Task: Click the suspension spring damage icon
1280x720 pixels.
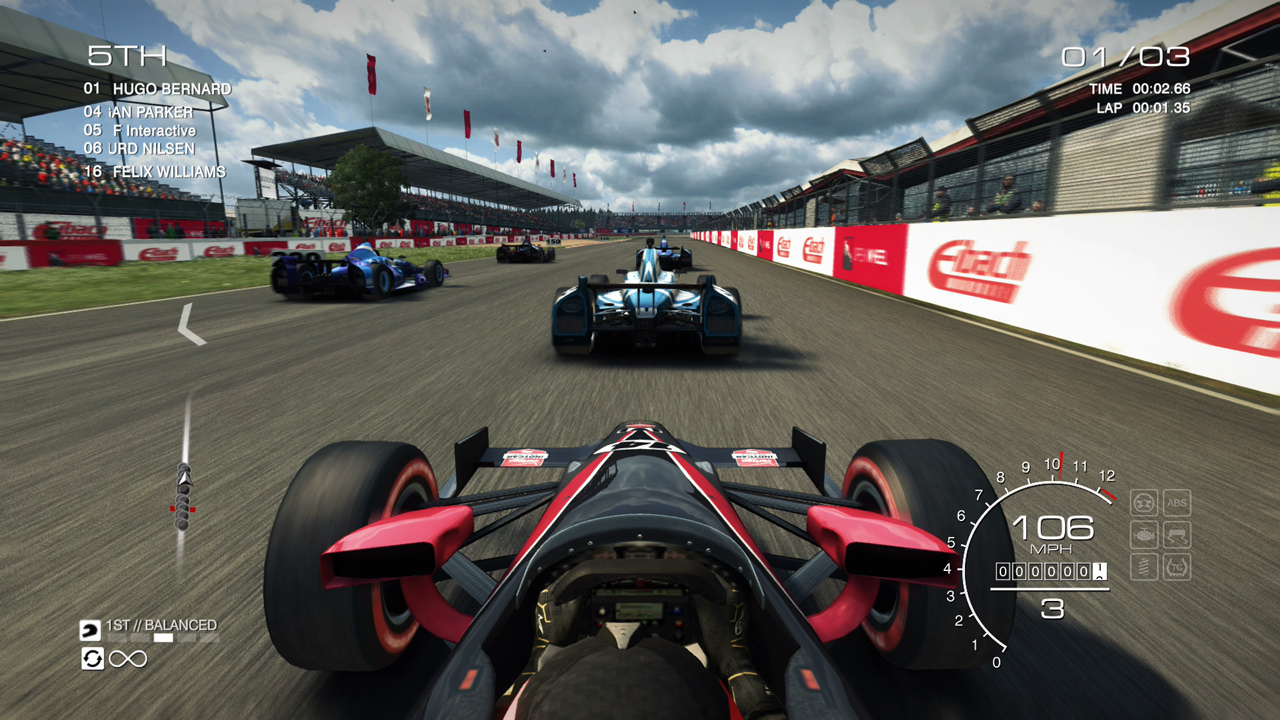Action: point(1143,565)
